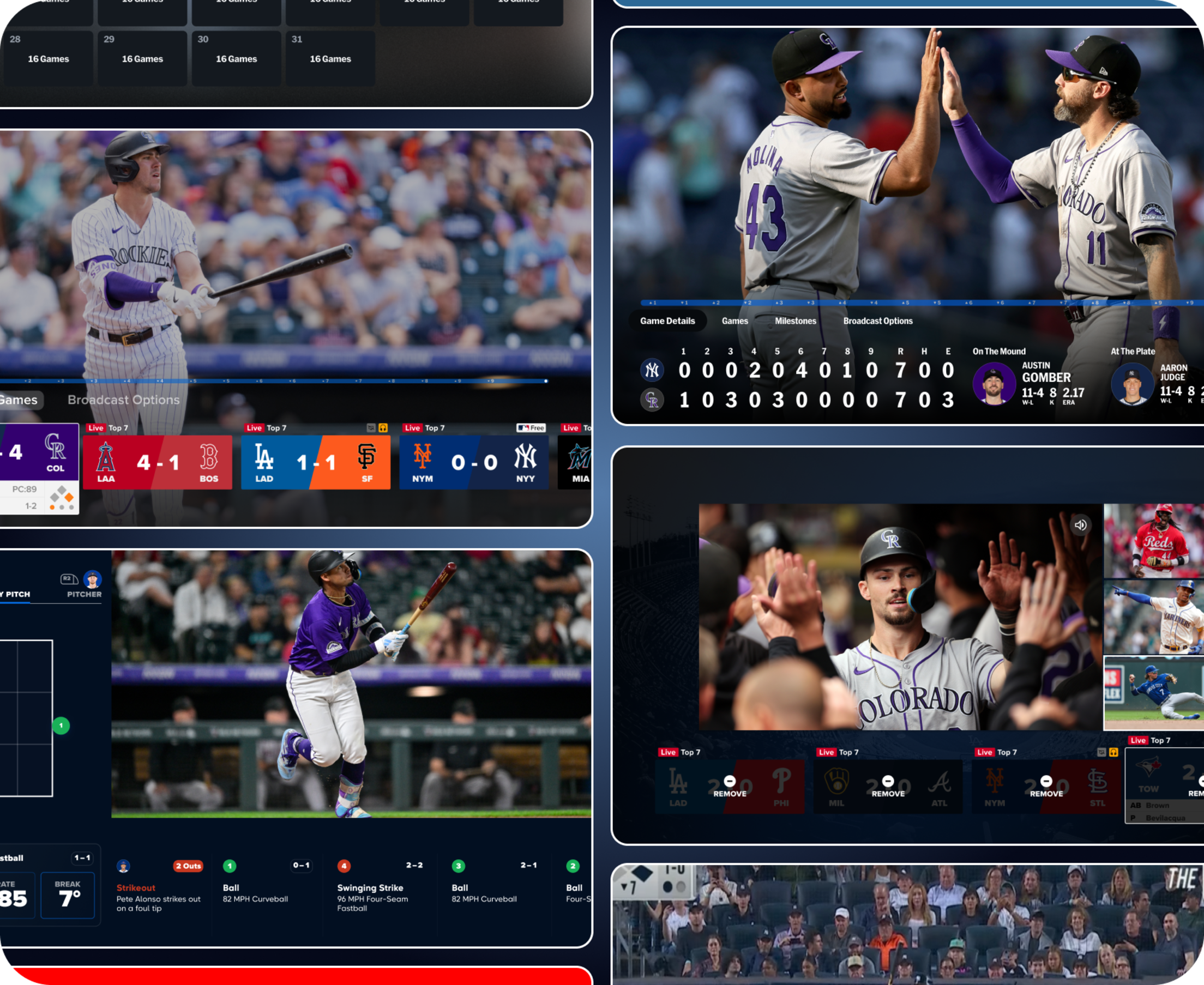Remove the NYM vs STL game
Screen dimensions: 1204x985
pyautogui.click(x=1046, y=786)
